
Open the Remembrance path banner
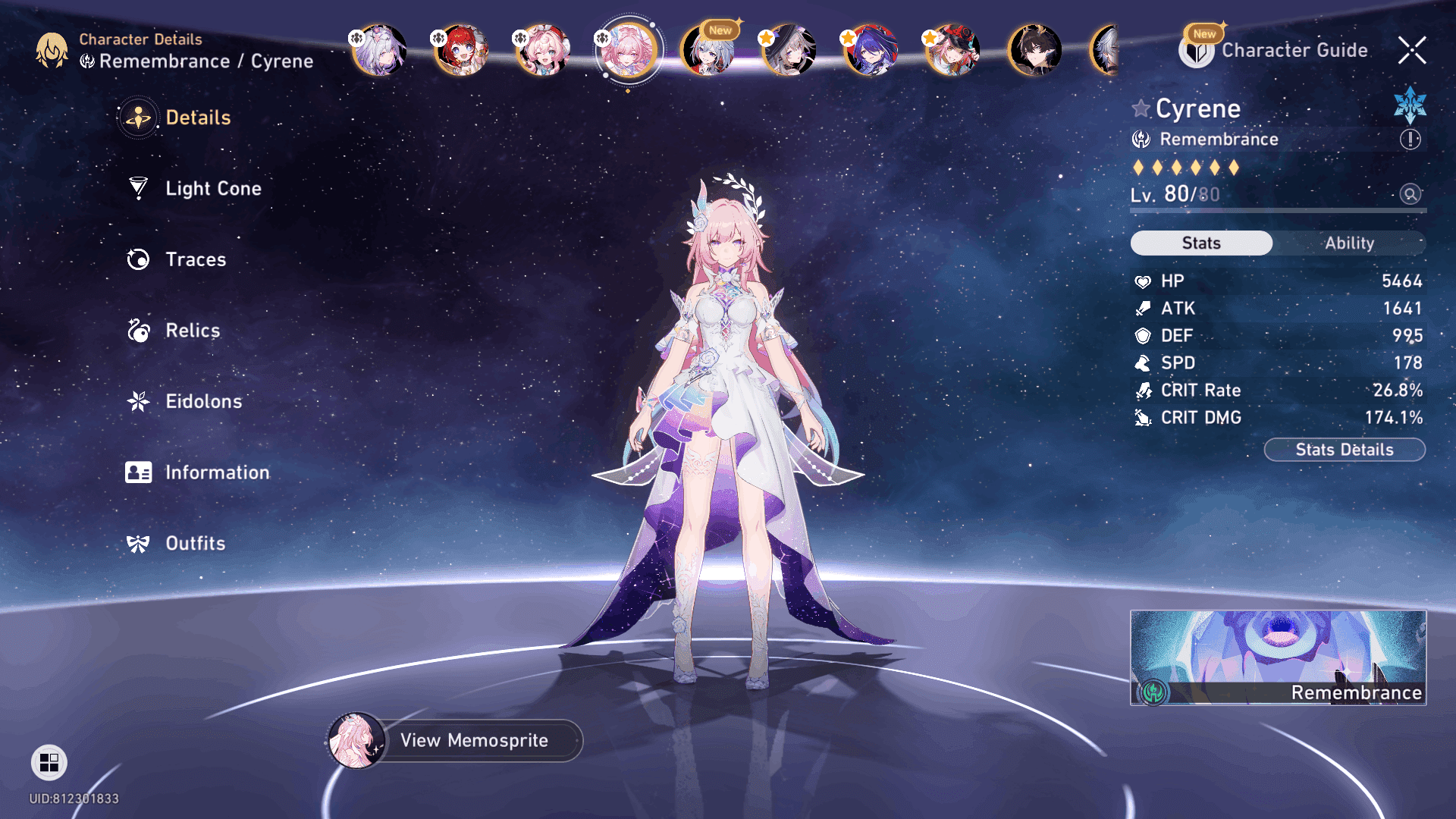click(x=1278, y=657)
